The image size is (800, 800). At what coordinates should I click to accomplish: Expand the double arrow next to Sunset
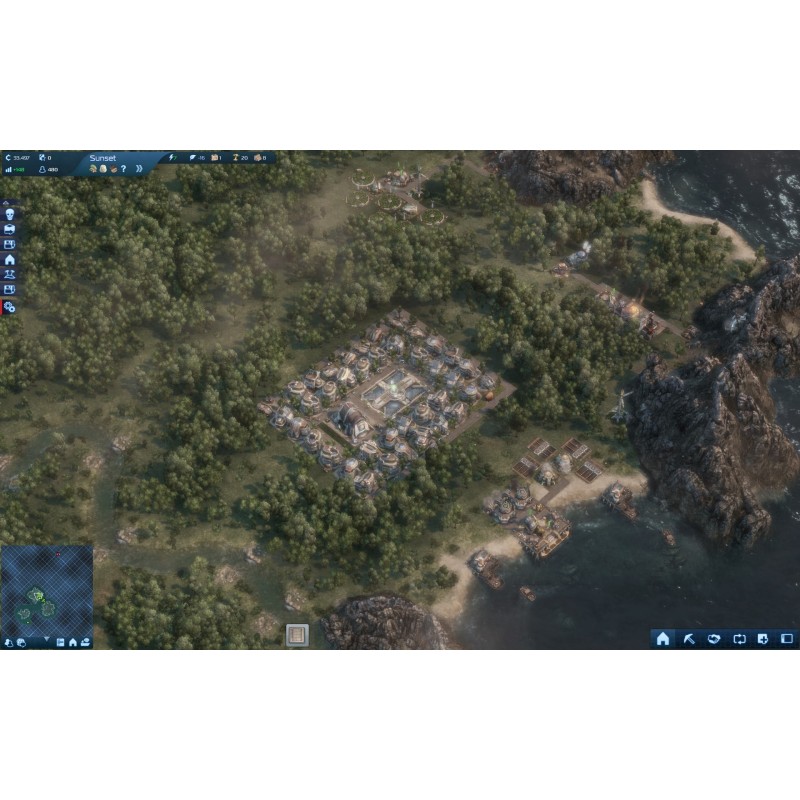pos(139,169)
